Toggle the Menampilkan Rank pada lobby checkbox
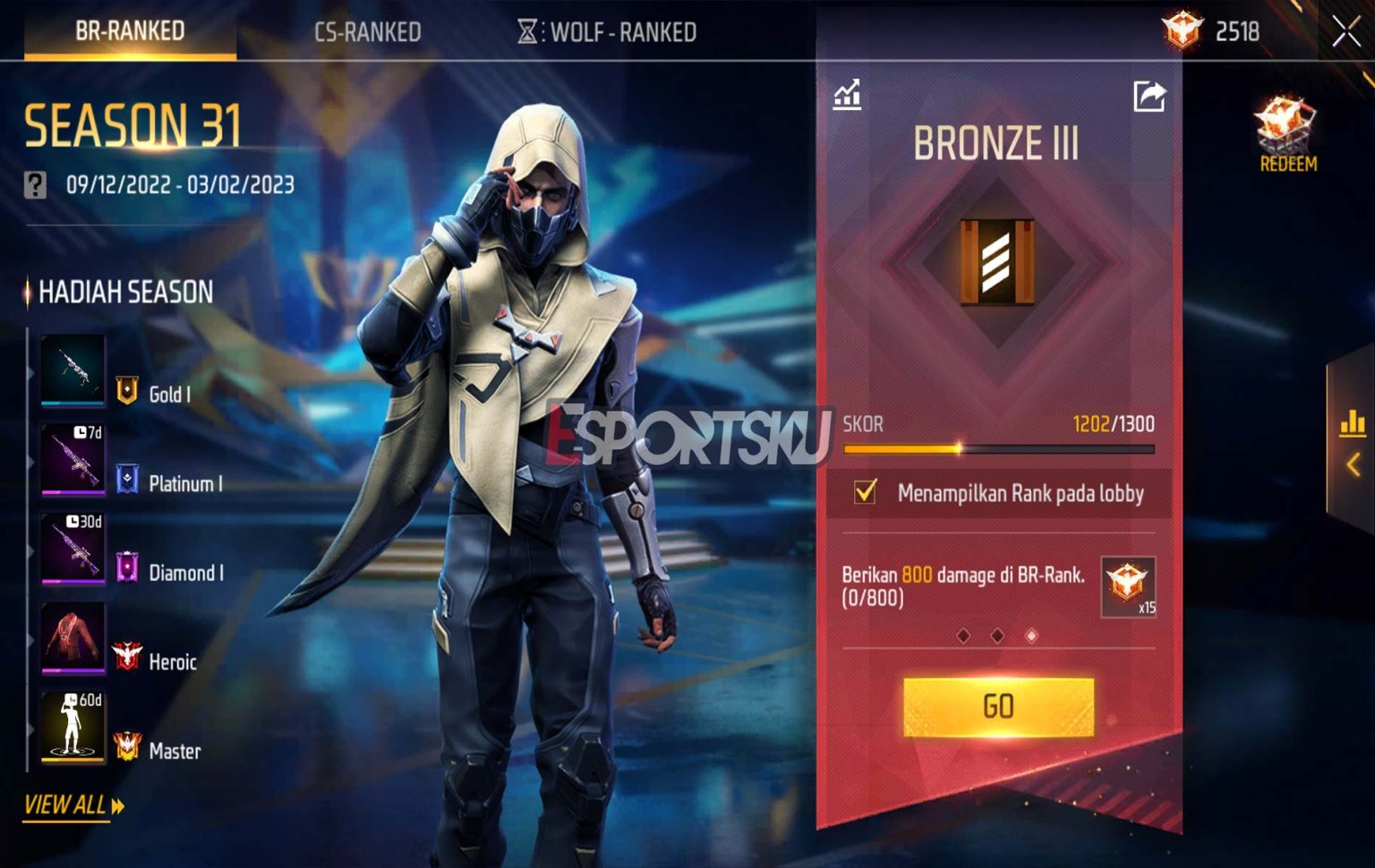The height and width of the screenshot is (868, 1375). click(865, 492)
